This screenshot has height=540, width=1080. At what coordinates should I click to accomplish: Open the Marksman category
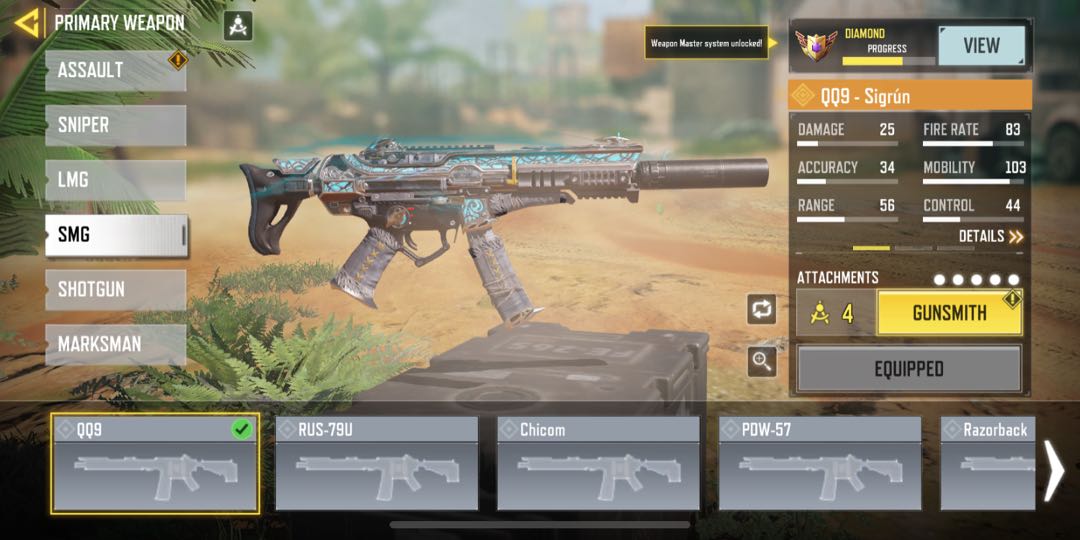click(x=115, y=344)
